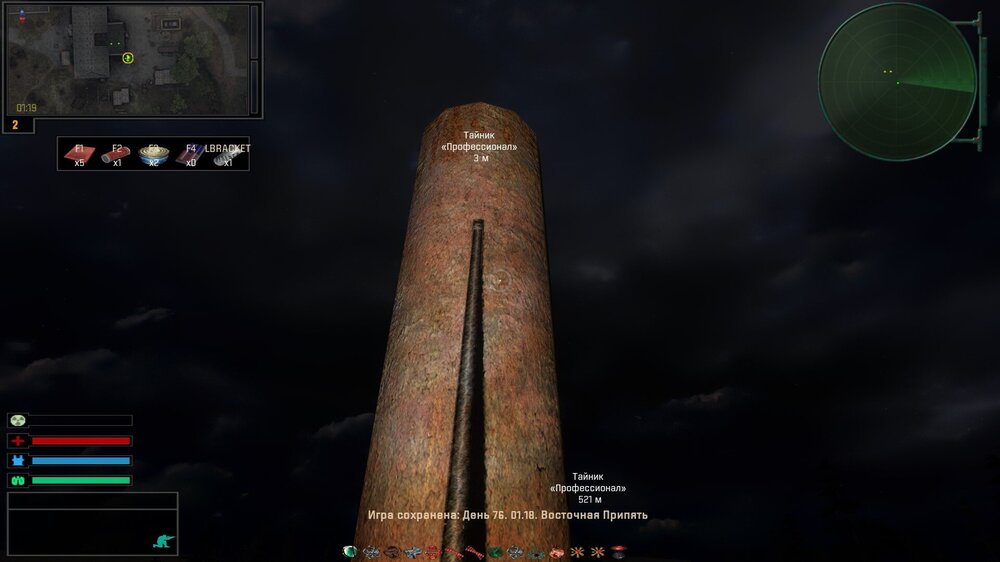Select the first green orb artifact icon
This screenshot has height=562, width=1000.
[349, 552]
